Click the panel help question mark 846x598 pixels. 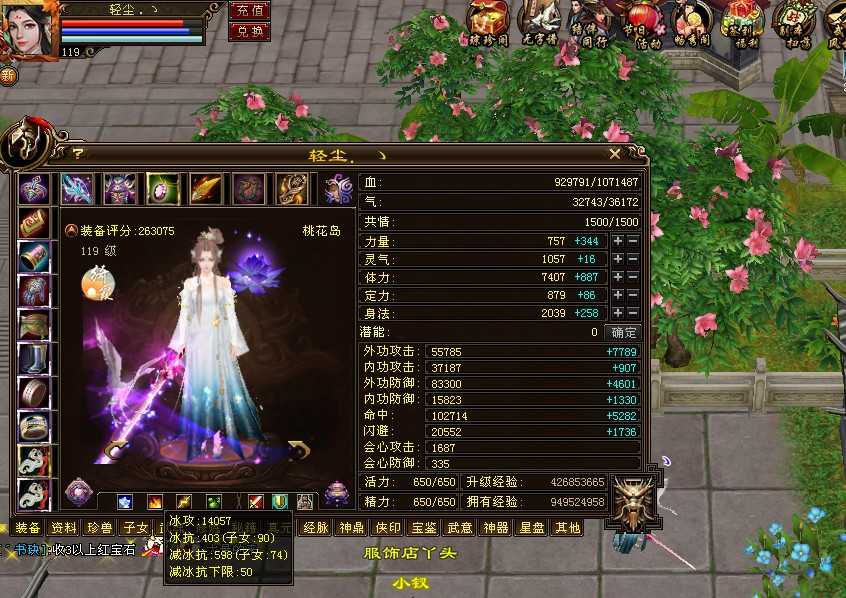coord(77,154)
